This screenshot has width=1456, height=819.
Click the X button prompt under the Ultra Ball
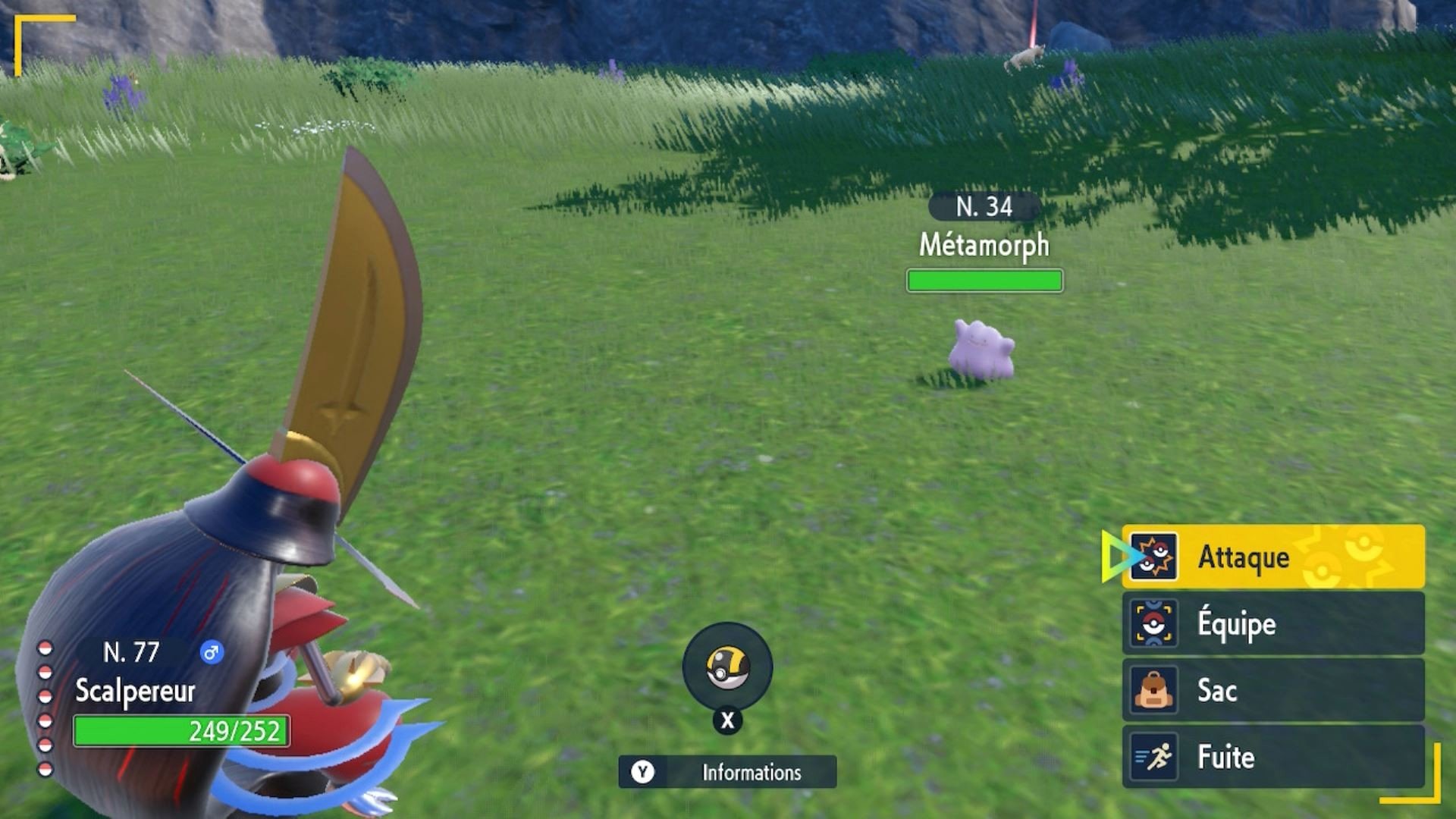726,720
